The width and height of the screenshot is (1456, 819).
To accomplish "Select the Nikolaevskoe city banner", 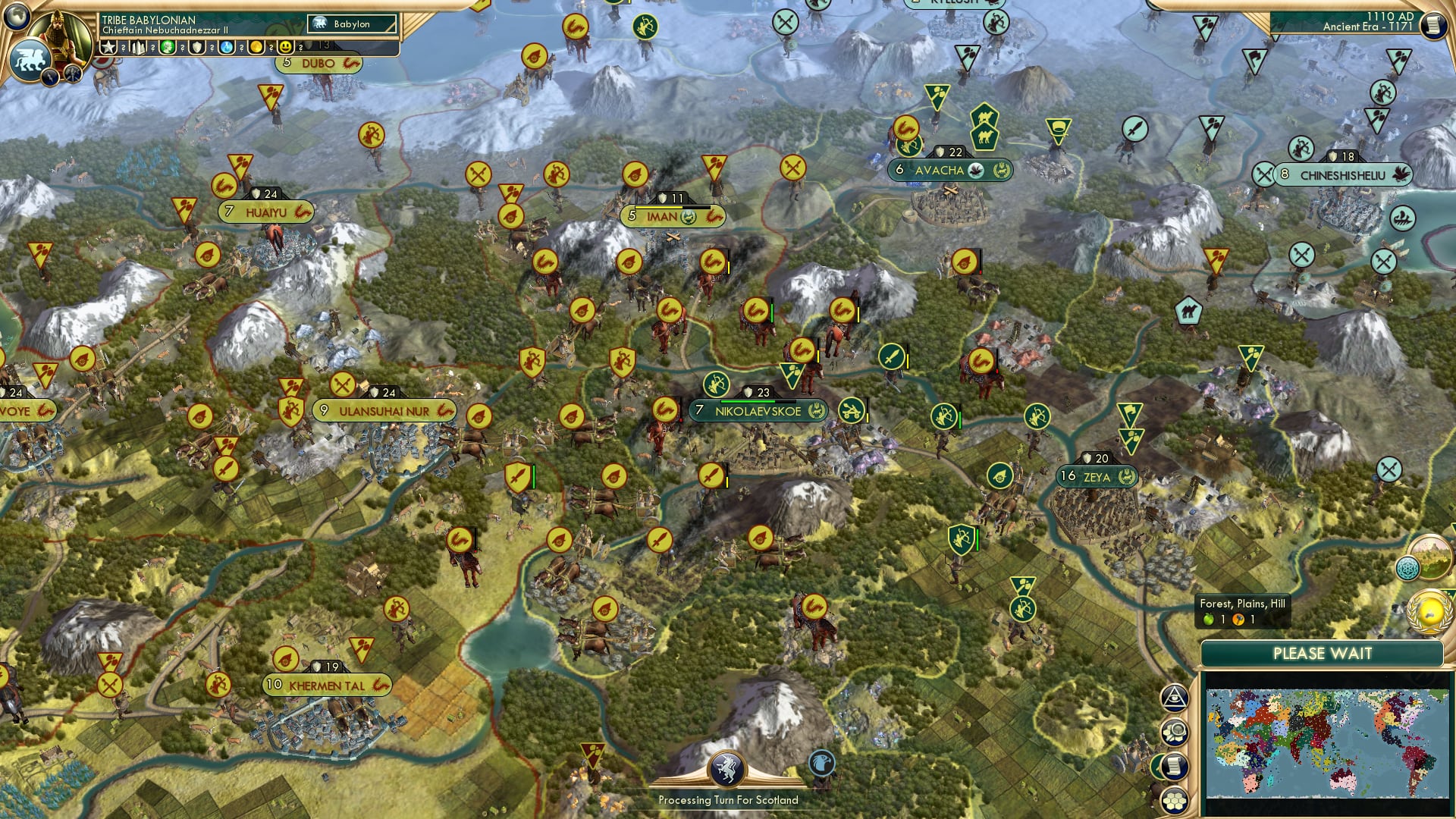I will coord(758,411).
